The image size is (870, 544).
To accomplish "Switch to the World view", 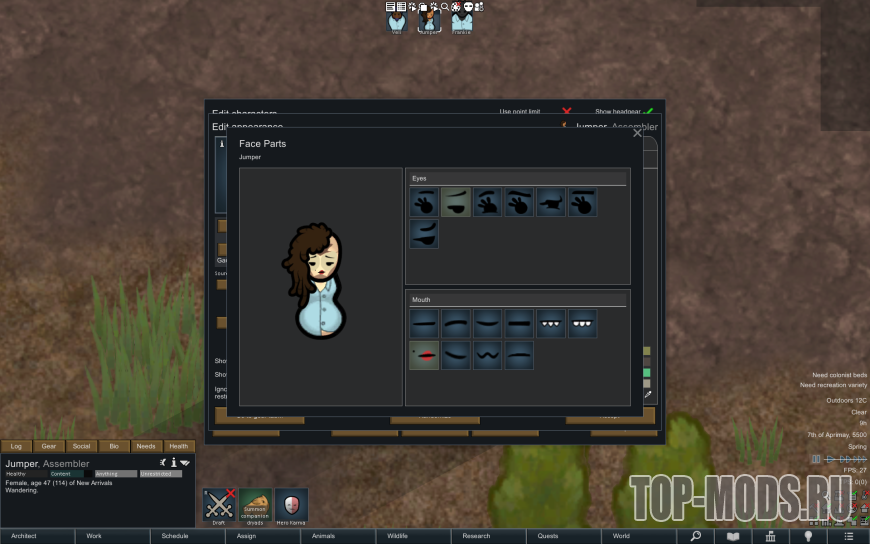I will 621,536.
